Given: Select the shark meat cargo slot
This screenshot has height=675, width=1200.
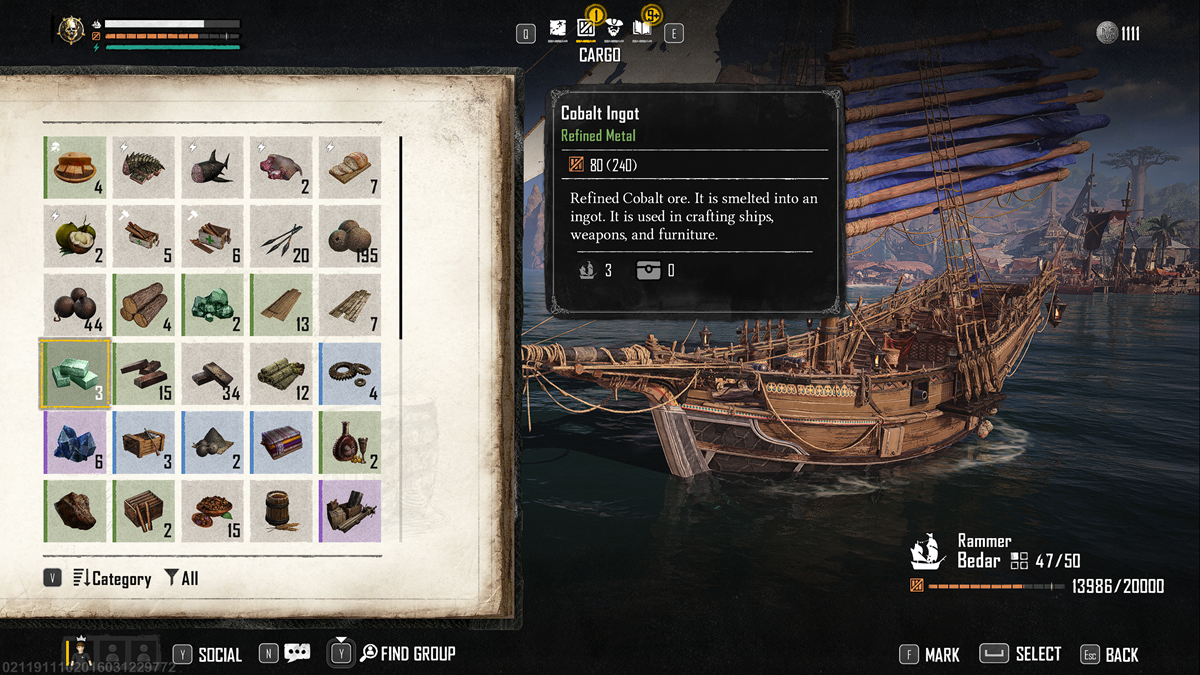Looking at the screenshot, I should 212,167.
